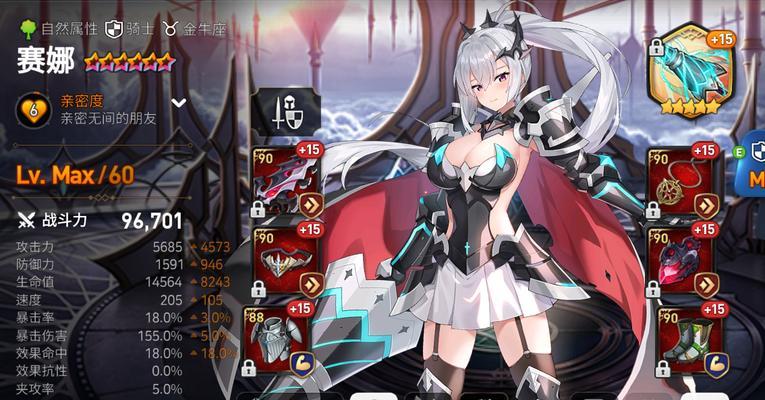Expand the intimacy (亲密度) dropdown arrow
This screenshot has height=400, width=765.
[x=179, y=103]
